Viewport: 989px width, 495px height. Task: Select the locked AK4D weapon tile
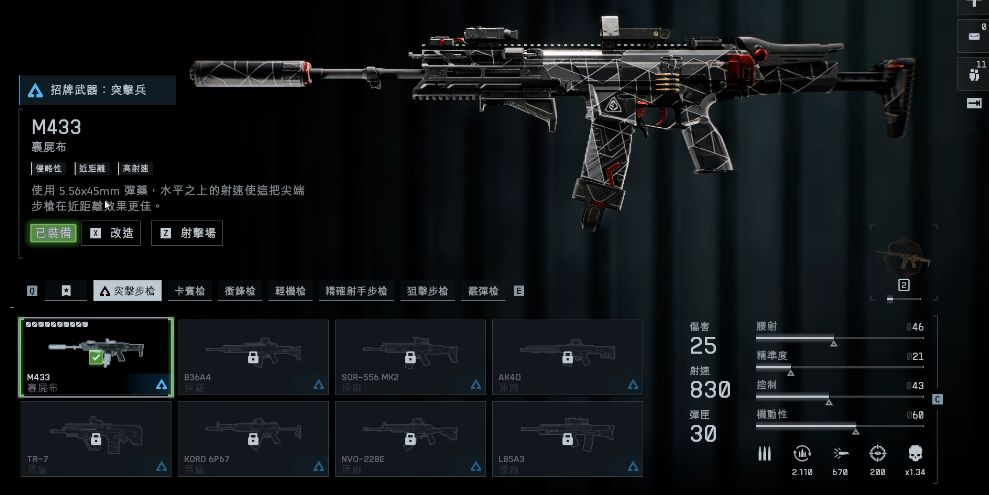click(567, 357)
